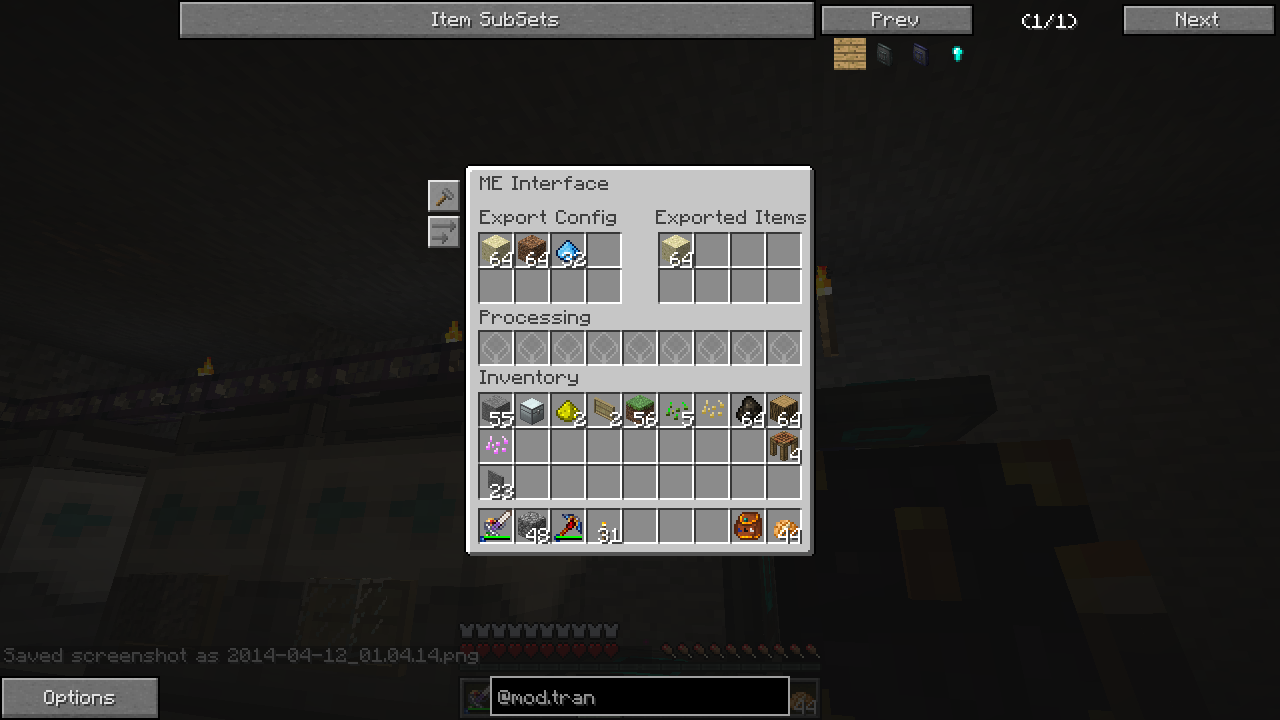Pick the wooden planks from the item list
The width and height of the screenshot is (1280, 720).
click(850, 54)
